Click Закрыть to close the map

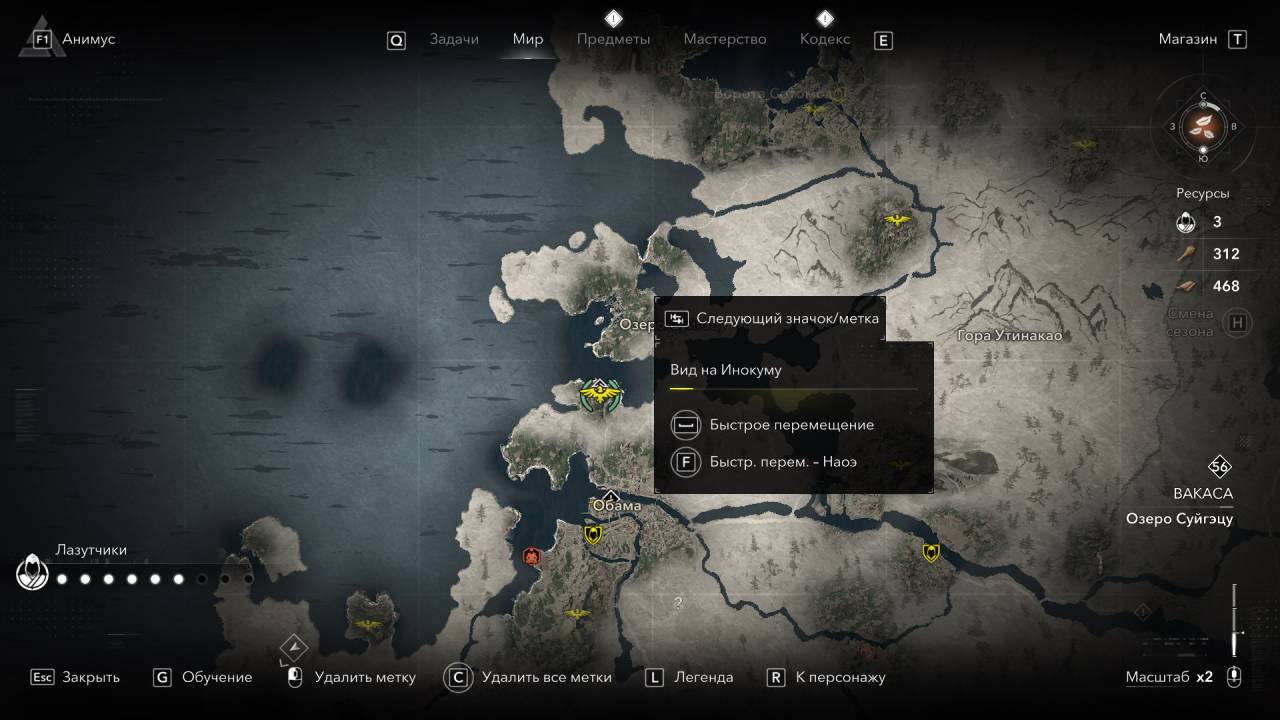(90, 677)
